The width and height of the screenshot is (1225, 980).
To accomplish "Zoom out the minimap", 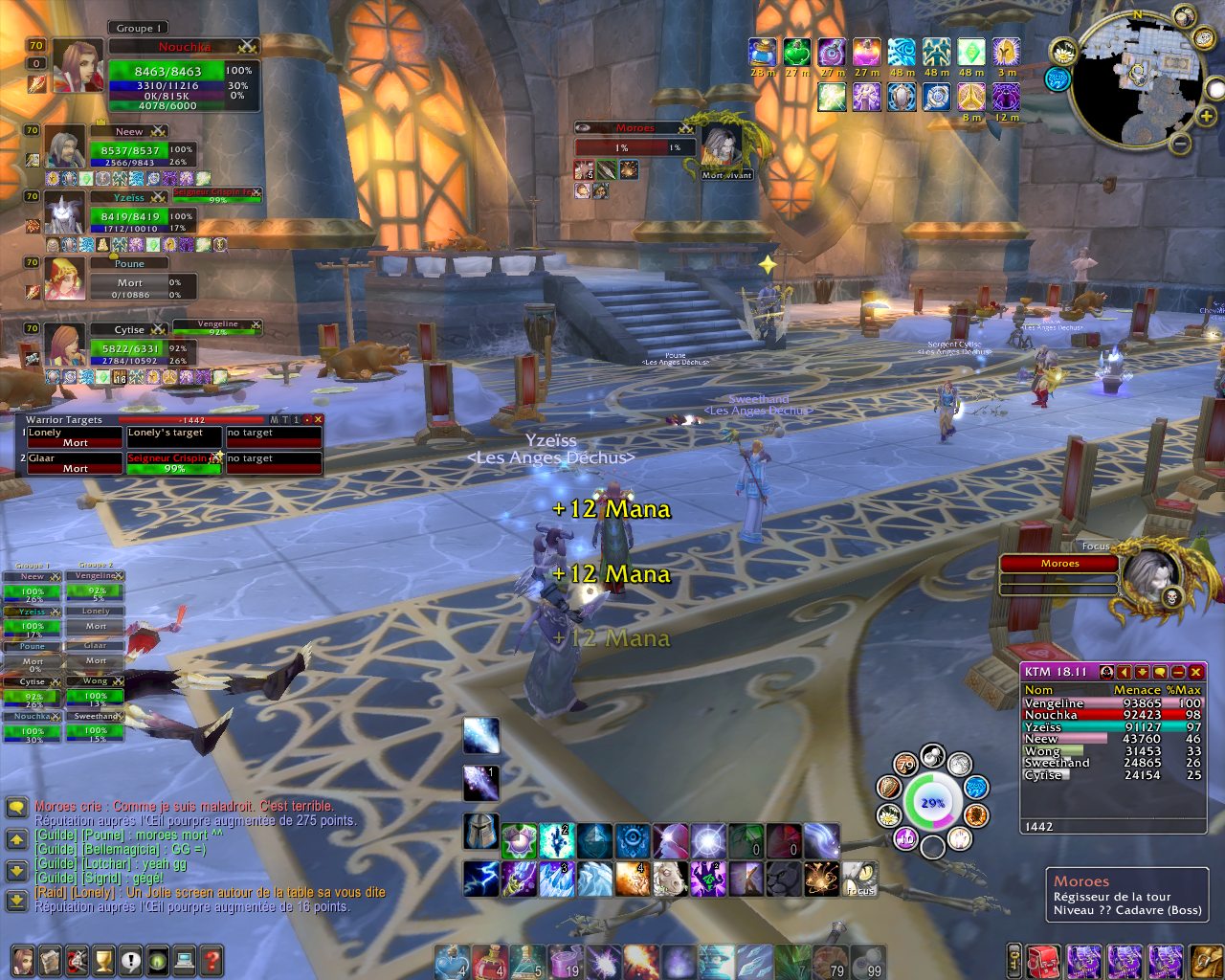I will pyautogui.click(x=1181, y=145).
